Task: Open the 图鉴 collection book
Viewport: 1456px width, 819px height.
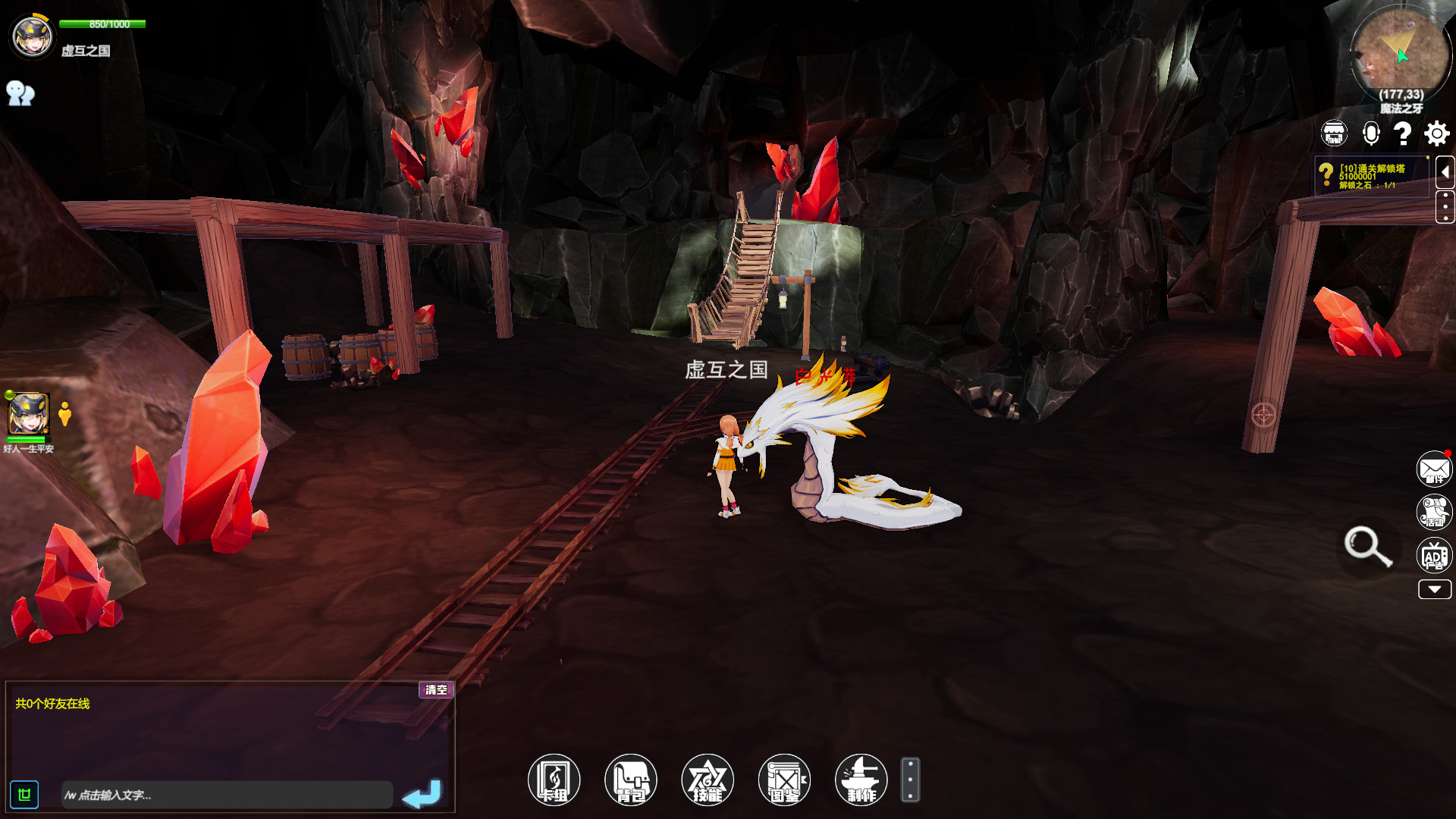Action: pos(784,780)
